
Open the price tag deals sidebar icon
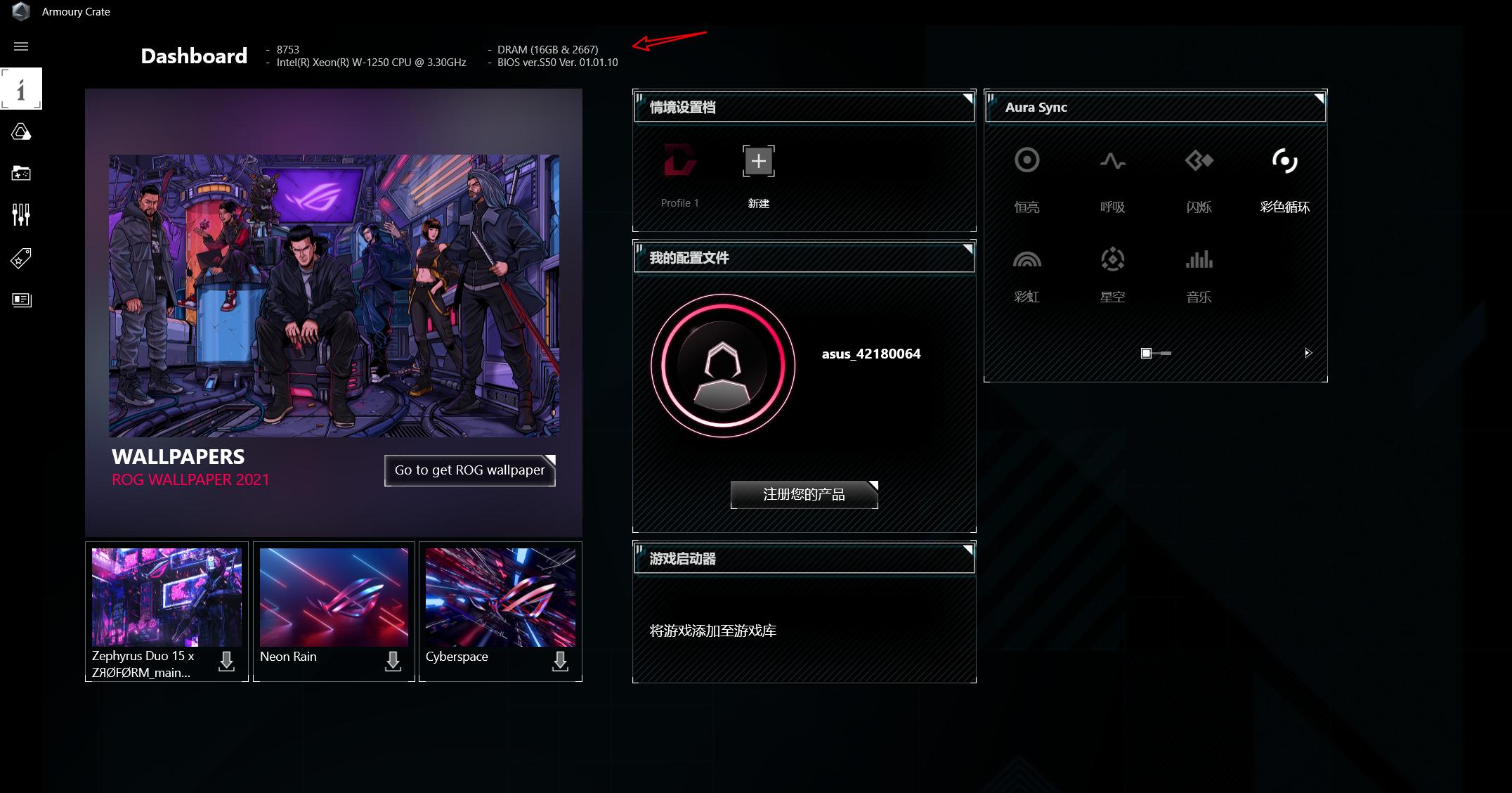click(x=21, y=259)
